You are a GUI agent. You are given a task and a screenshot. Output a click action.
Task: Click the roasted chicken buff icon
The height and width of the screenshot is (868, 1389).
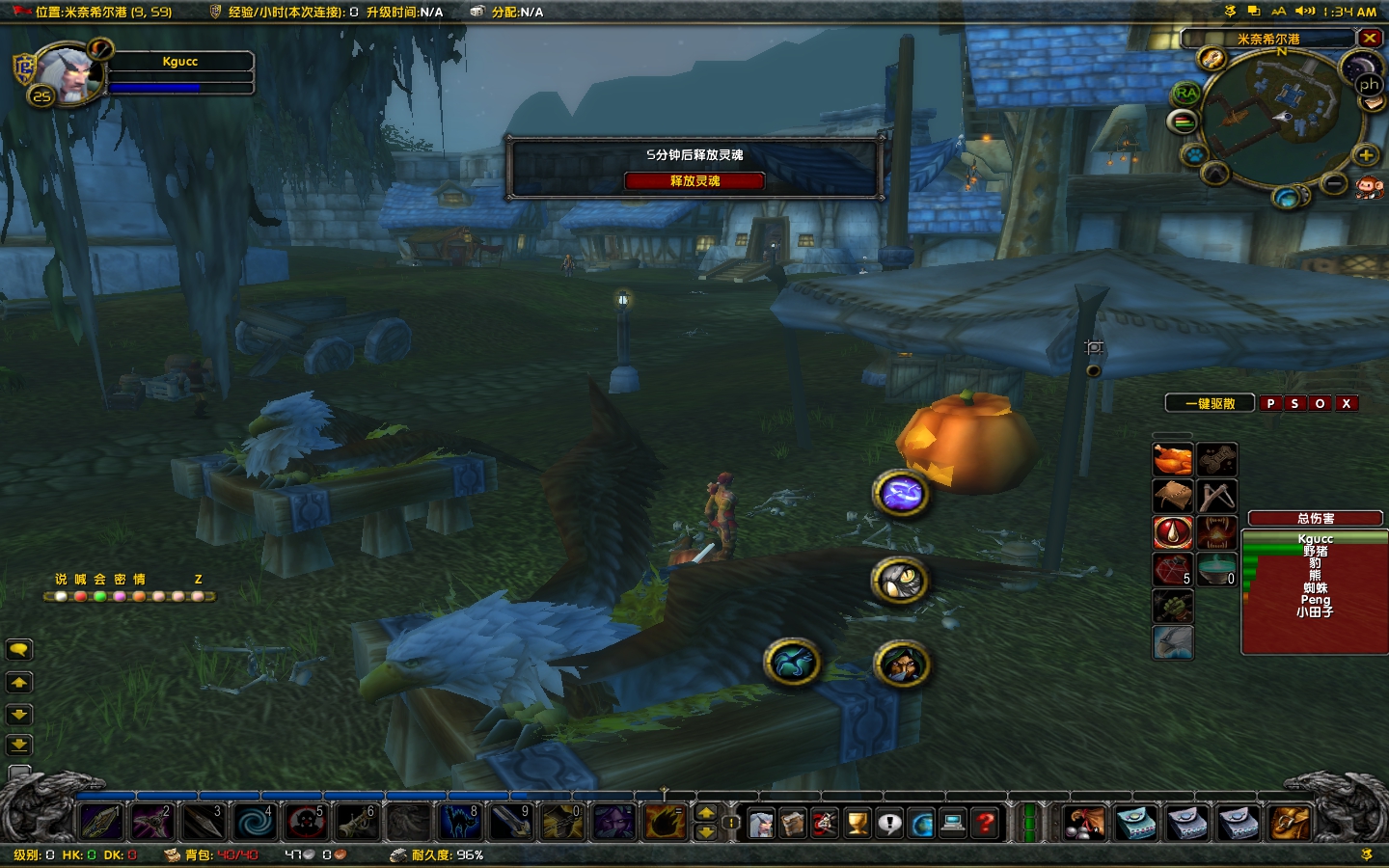tap(1172, 460)
